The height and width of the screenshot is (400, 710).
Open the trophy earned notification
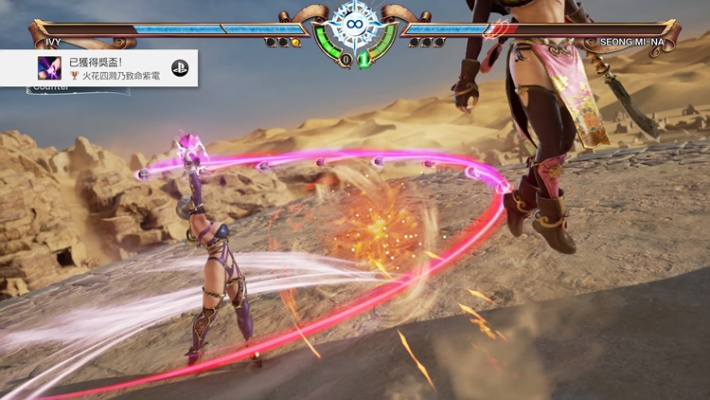(110, 68)
